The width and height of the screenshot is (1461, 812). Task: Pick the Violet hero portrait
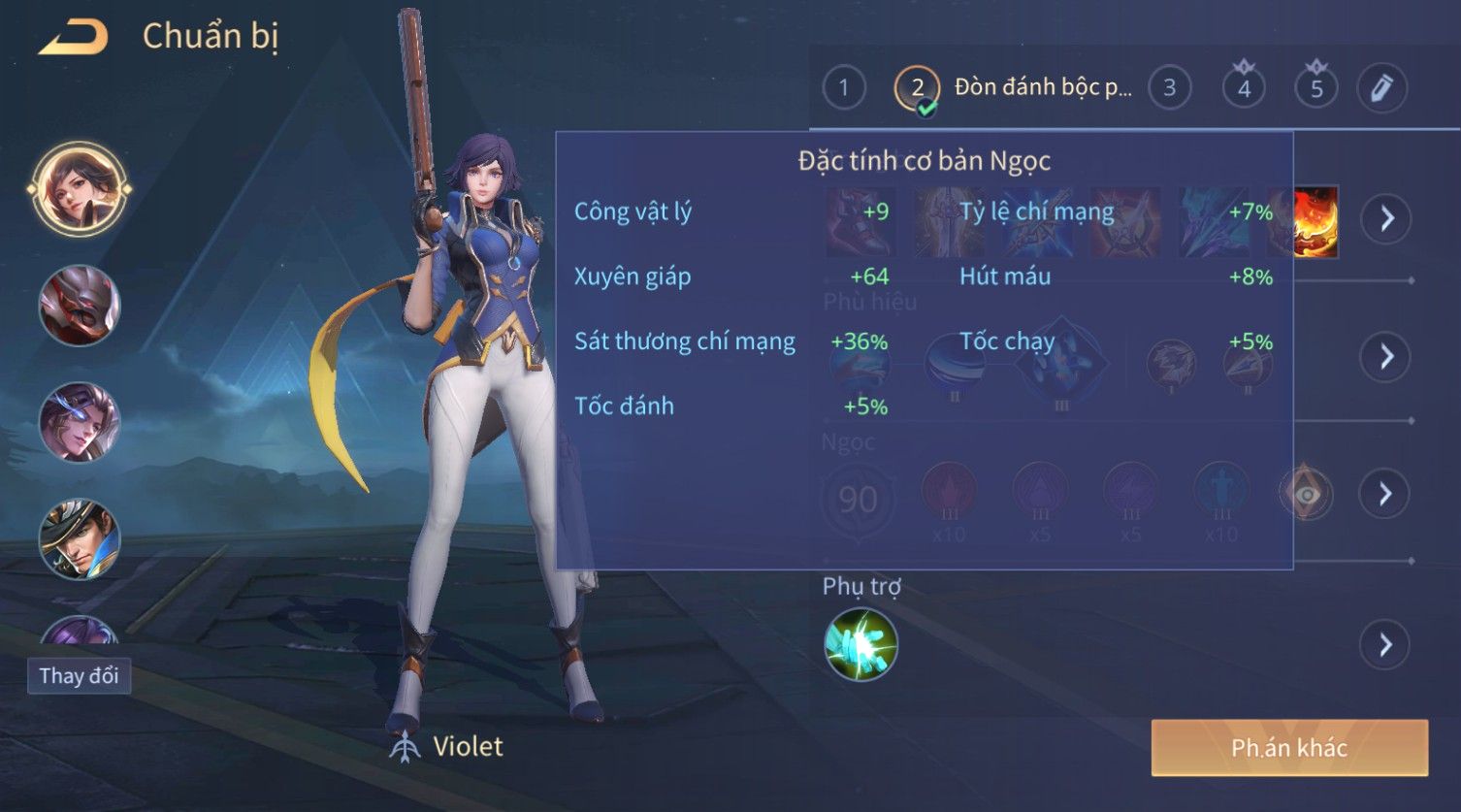79,188
